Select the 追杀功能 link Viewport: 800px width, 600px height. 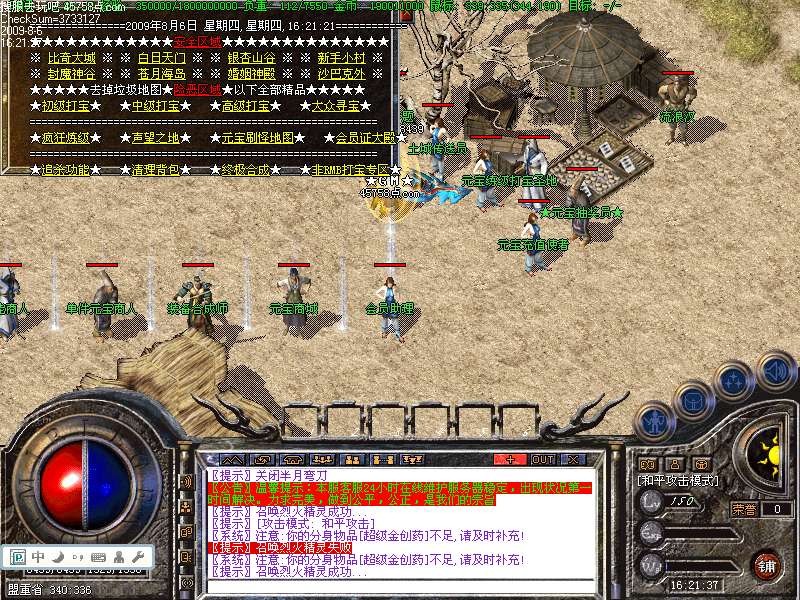point(65,170)
